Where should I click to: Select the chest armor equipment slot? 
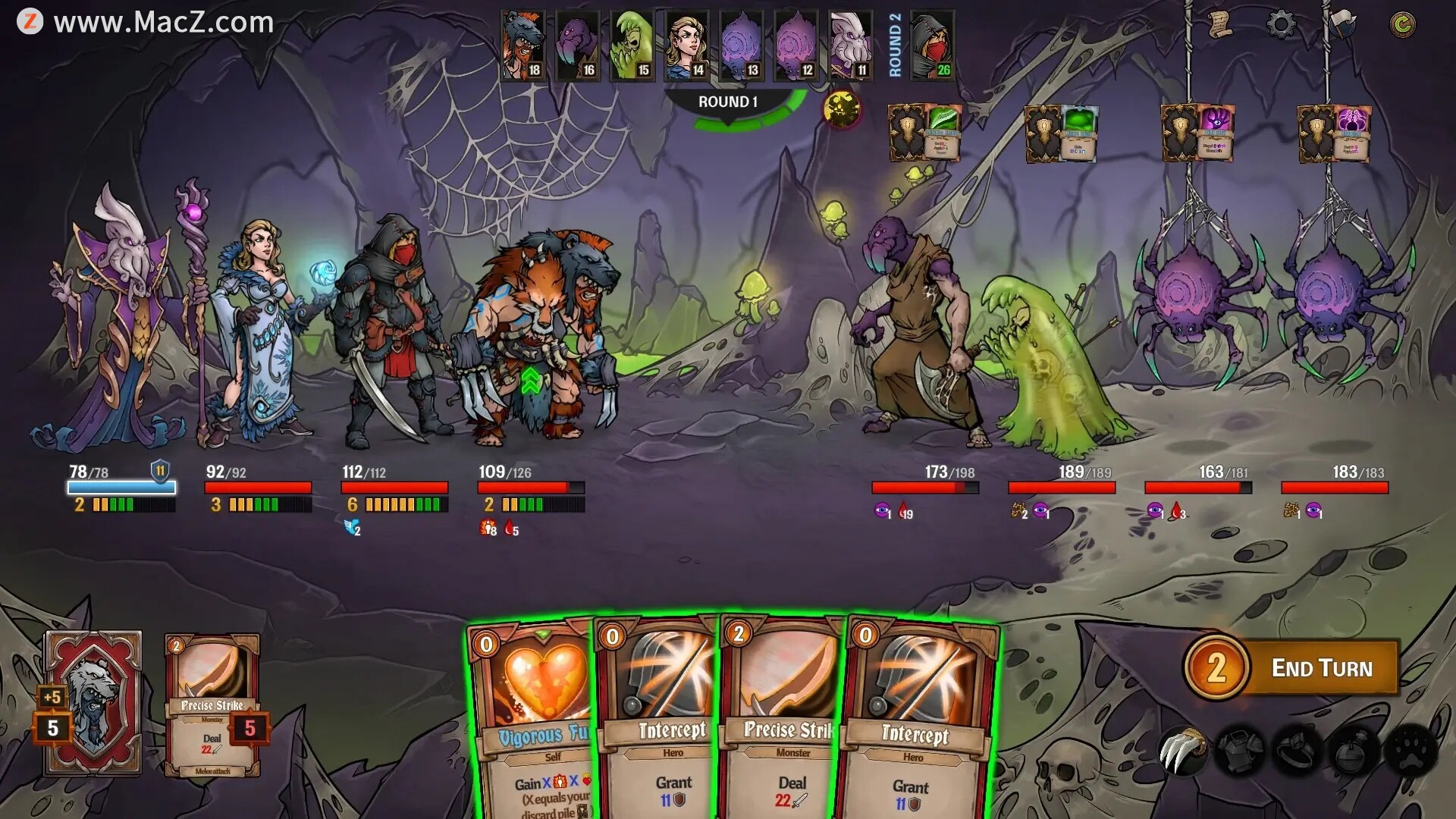[1240, 750]
